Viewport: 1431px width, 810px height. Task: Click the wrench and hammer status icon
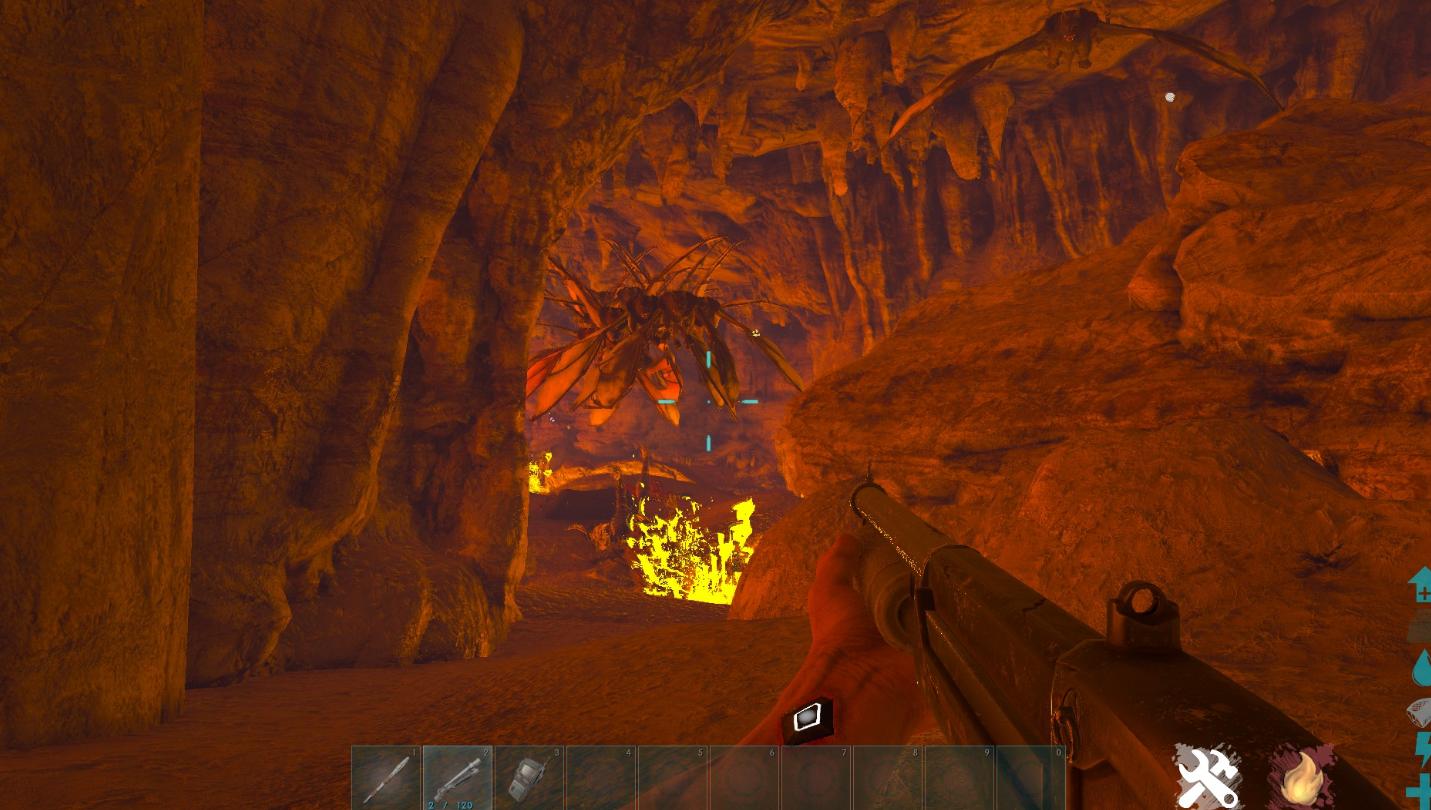[x=1206, y=776]
